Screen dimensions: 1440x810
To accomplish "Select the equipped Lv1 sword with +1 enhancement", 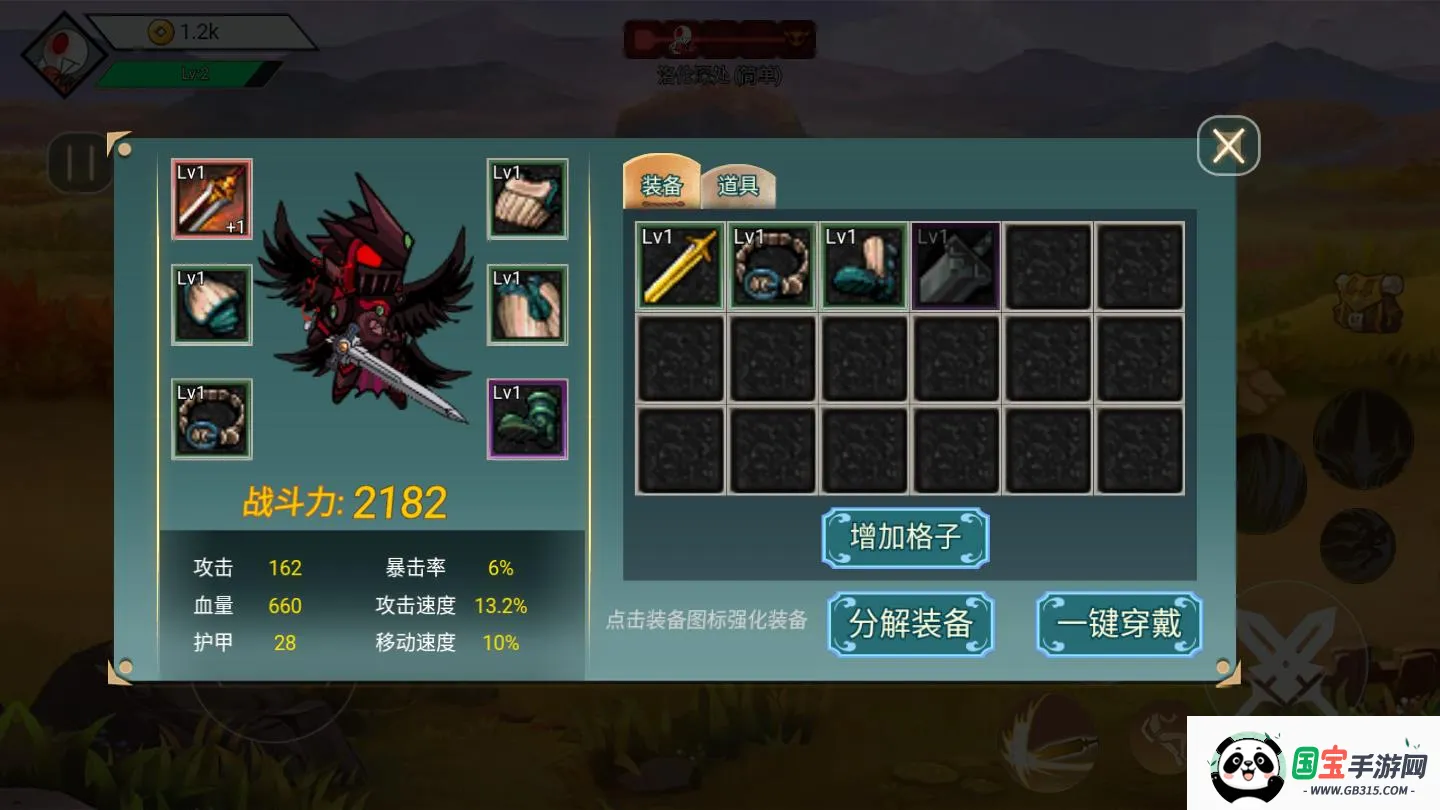I will pos(211,200).
